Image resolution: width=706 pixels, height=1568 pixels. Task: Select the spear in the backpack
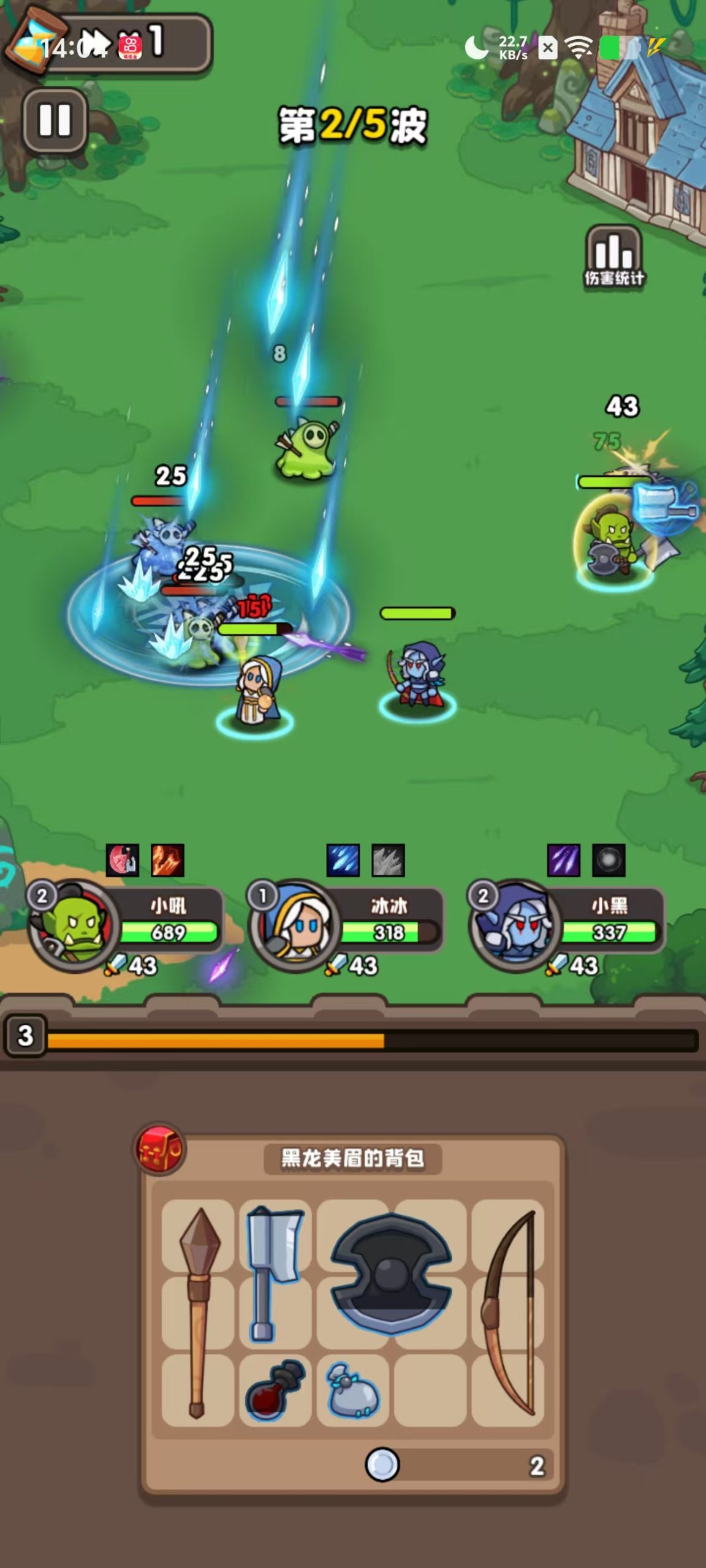tap(198, 1312)
